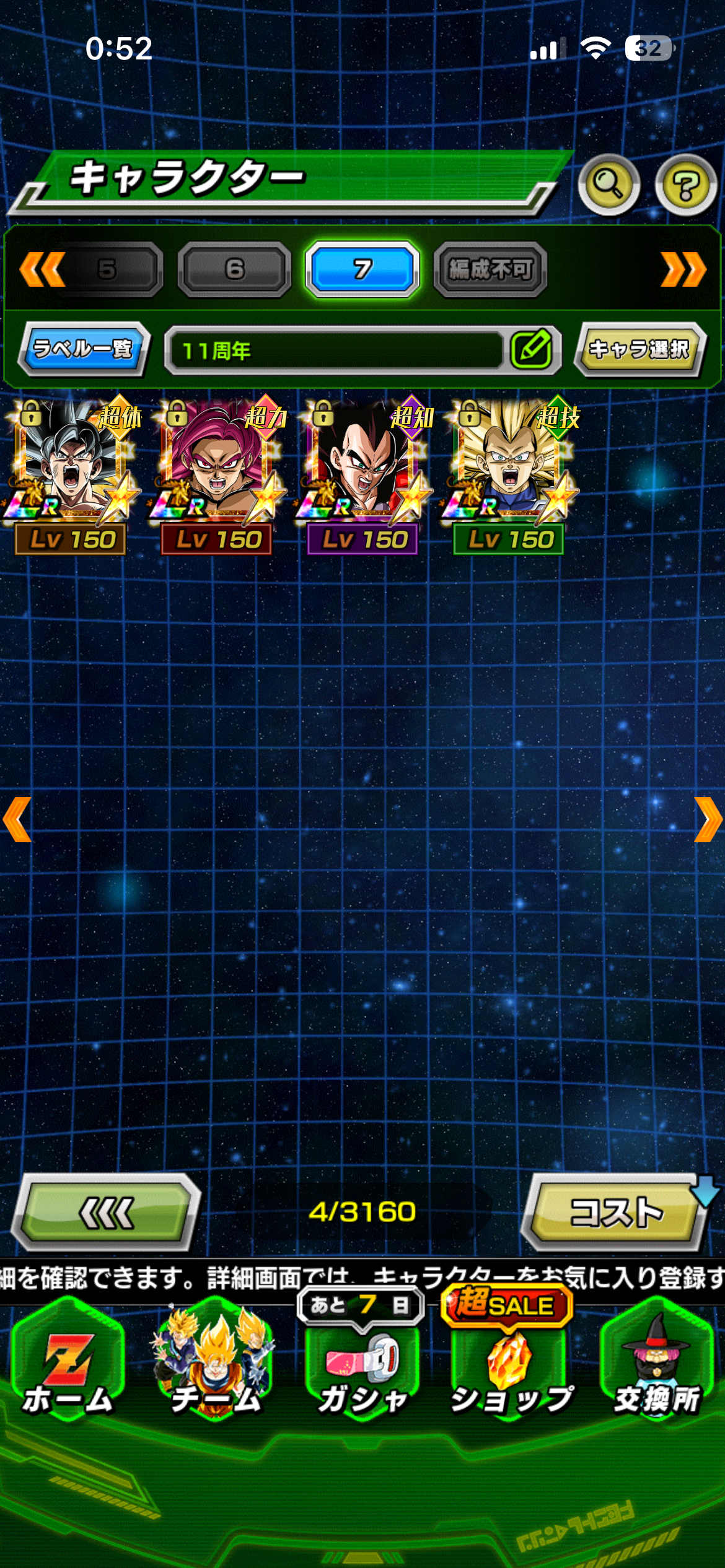Open the magnifying glass search
This screenshot has height=1568, width=725.
click(608, 185)
